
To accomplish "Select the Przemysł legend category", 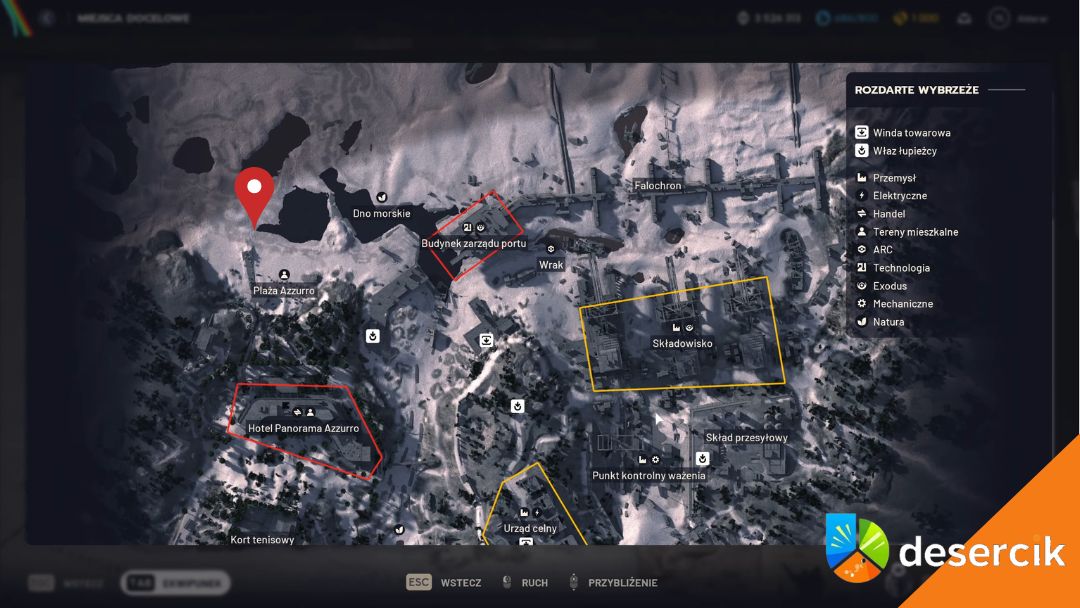I will pos(894,178).
